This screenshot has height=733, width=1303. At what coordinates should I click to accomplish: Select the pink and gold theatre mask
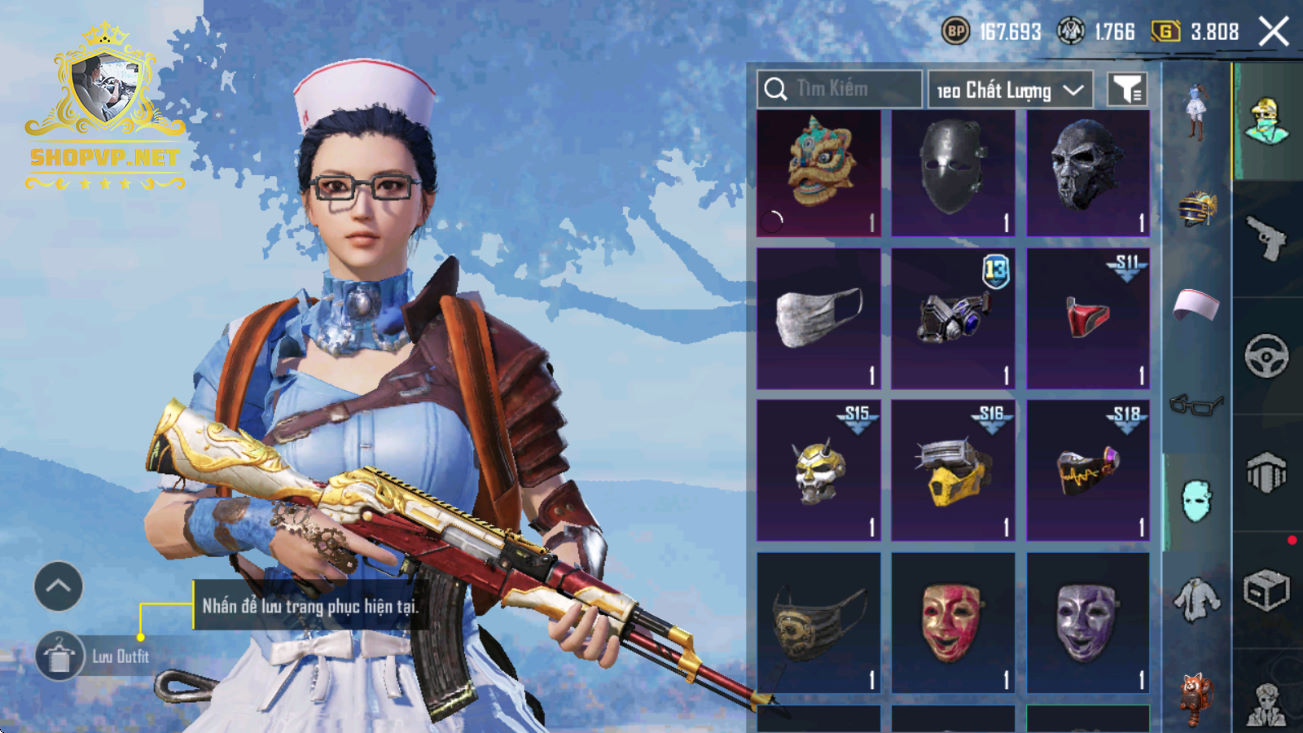pos(953,622)
